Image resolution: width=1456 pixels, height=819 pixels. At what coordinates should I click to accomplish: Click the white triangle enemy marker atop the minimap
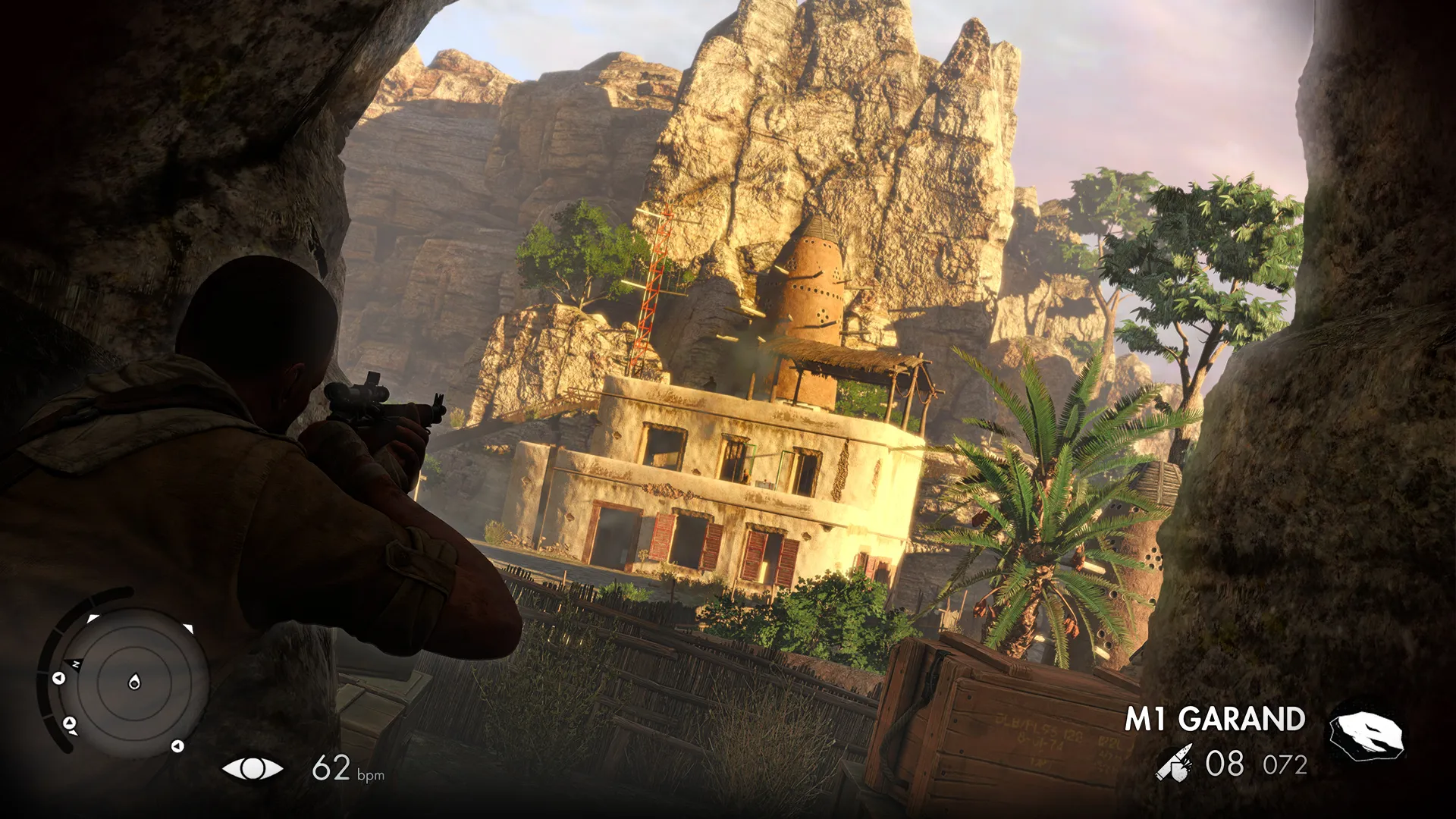[91, 617]
